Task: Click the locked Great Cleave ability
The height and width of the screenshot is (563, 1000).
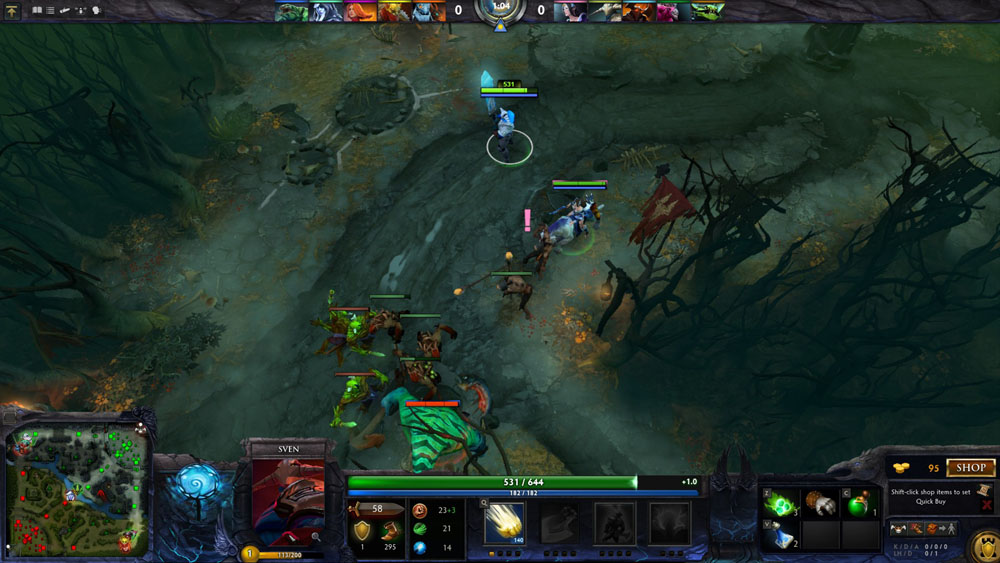Action: (x=558, y=522)
